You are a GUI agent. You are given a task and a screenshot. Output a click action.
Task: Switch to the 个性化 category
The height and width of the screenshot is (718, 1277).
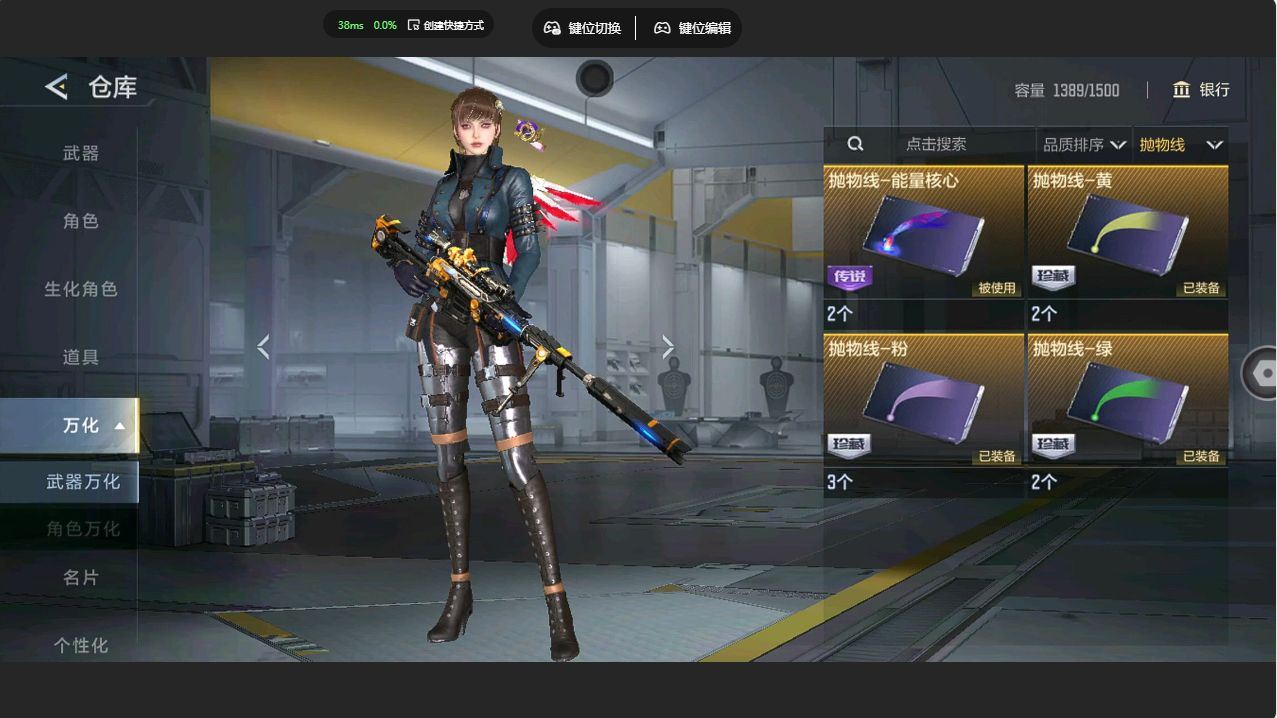(81, 645)
